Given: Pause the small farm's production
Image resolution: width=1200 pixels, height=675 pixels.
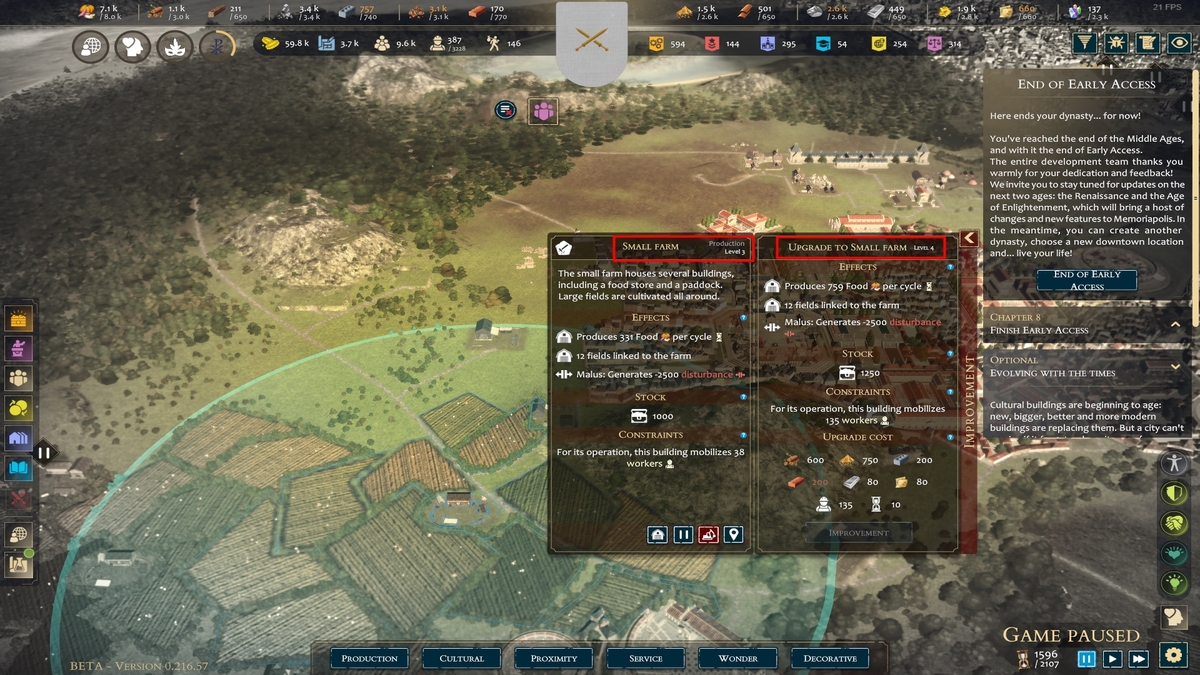Looking at the screenshot, I should click(x=683, y=534).
